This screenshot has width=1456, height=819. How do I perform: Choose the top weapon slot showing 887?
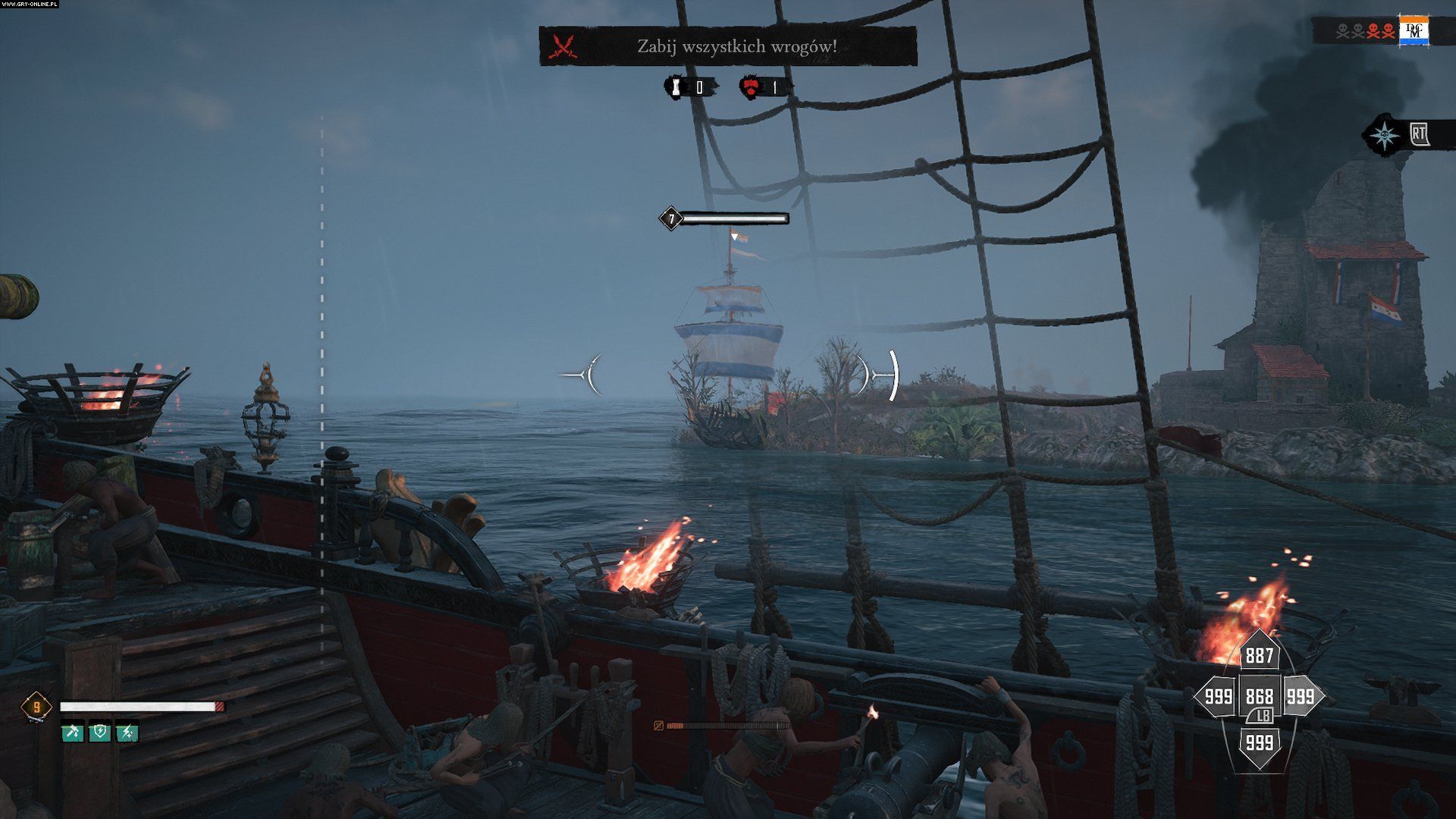pyautogui.click(x=1259, y=655)
